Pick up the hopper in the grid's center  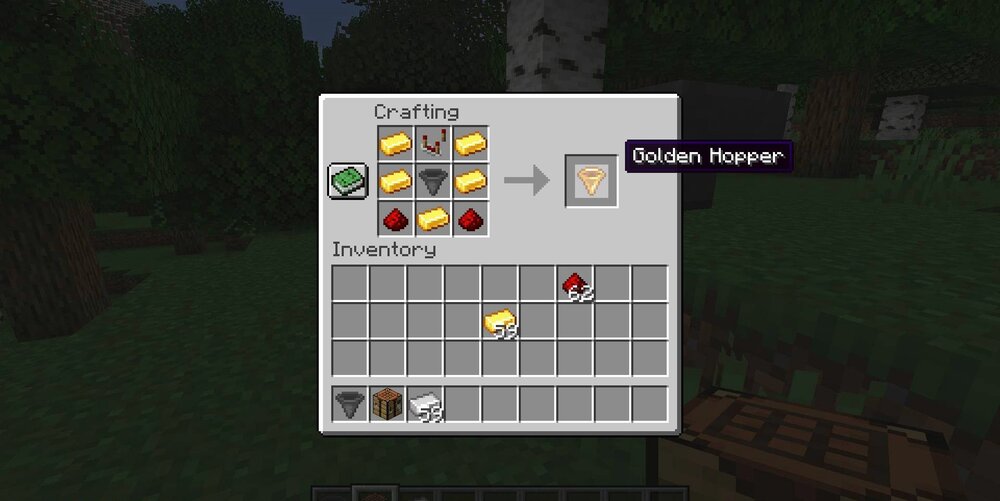433,181
